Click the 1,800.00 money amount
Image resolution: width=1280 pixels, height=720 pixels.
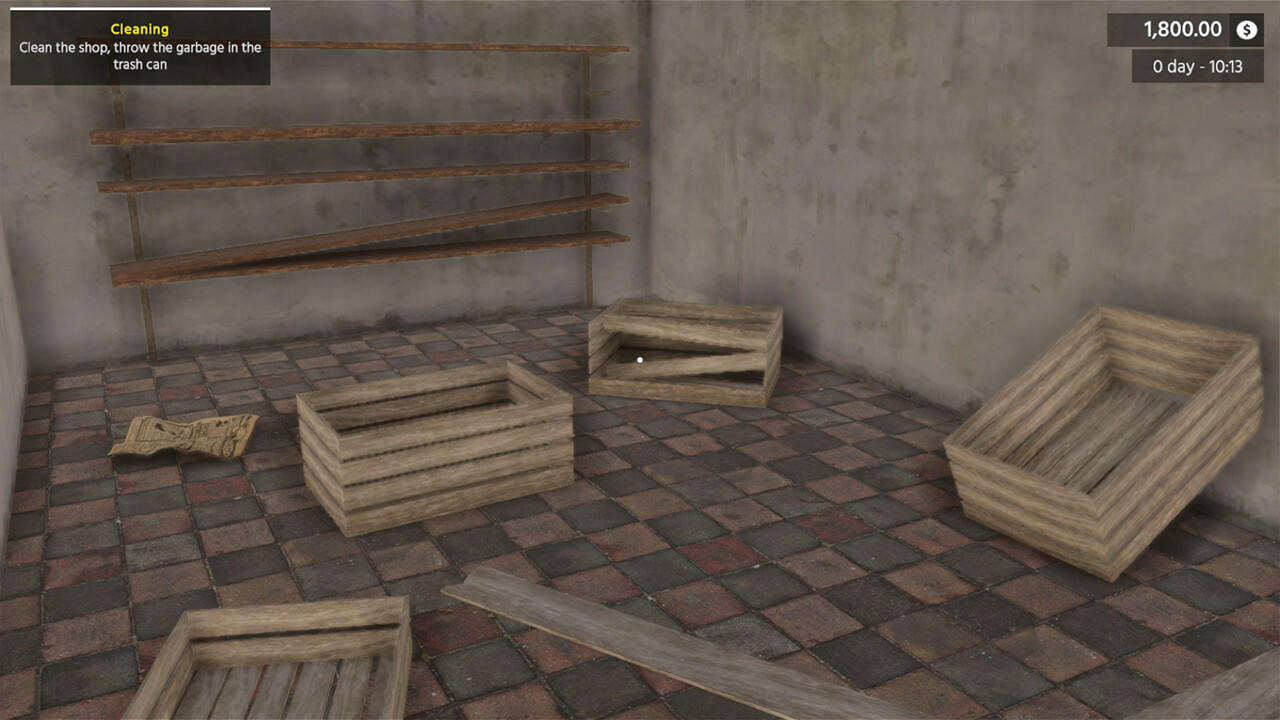(1183, 30)
